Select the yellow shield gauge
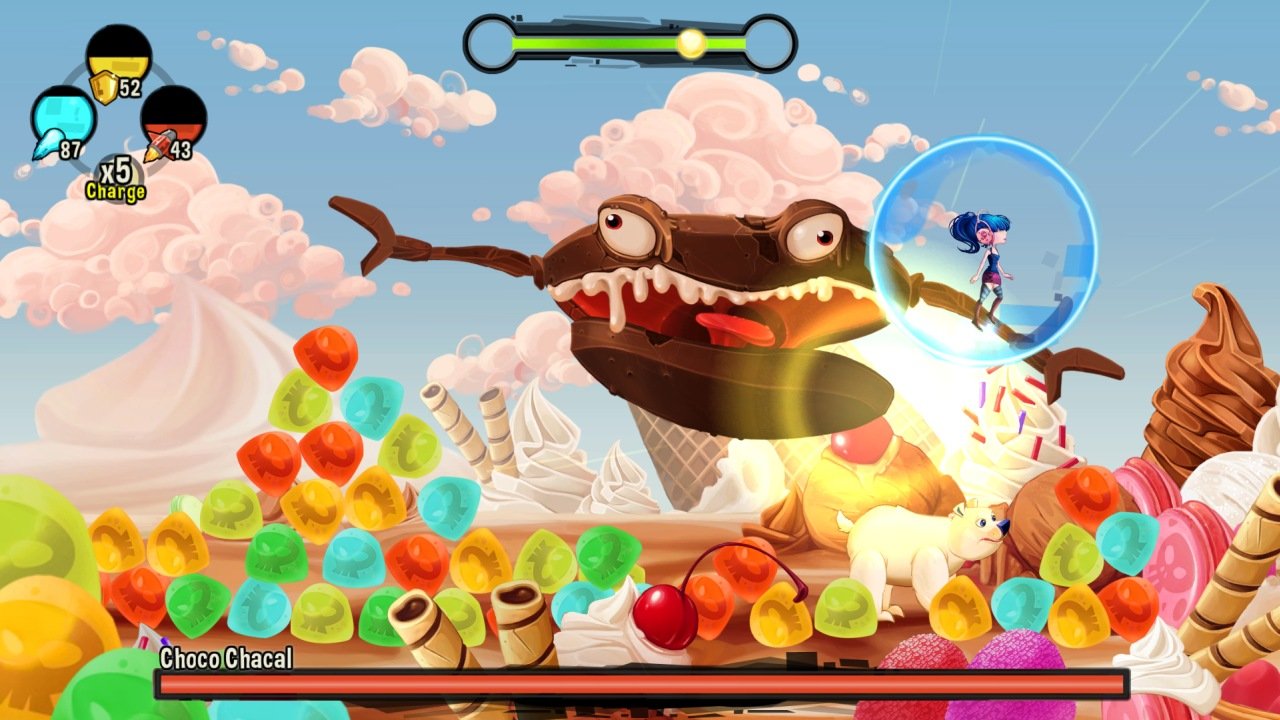 pos(118,58)
